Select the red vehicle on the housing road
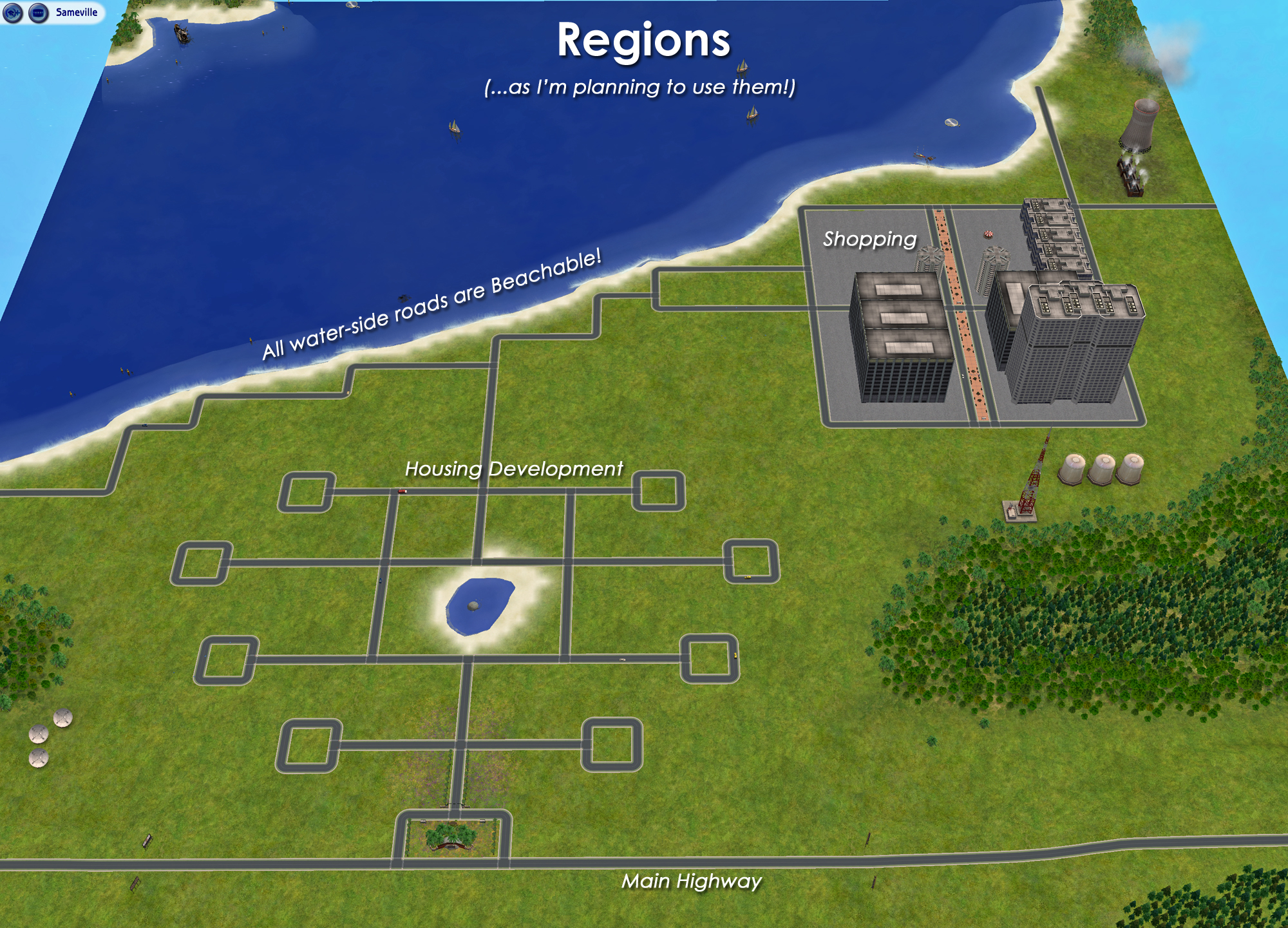1288x928 pixels. click(x=402, y=491)
